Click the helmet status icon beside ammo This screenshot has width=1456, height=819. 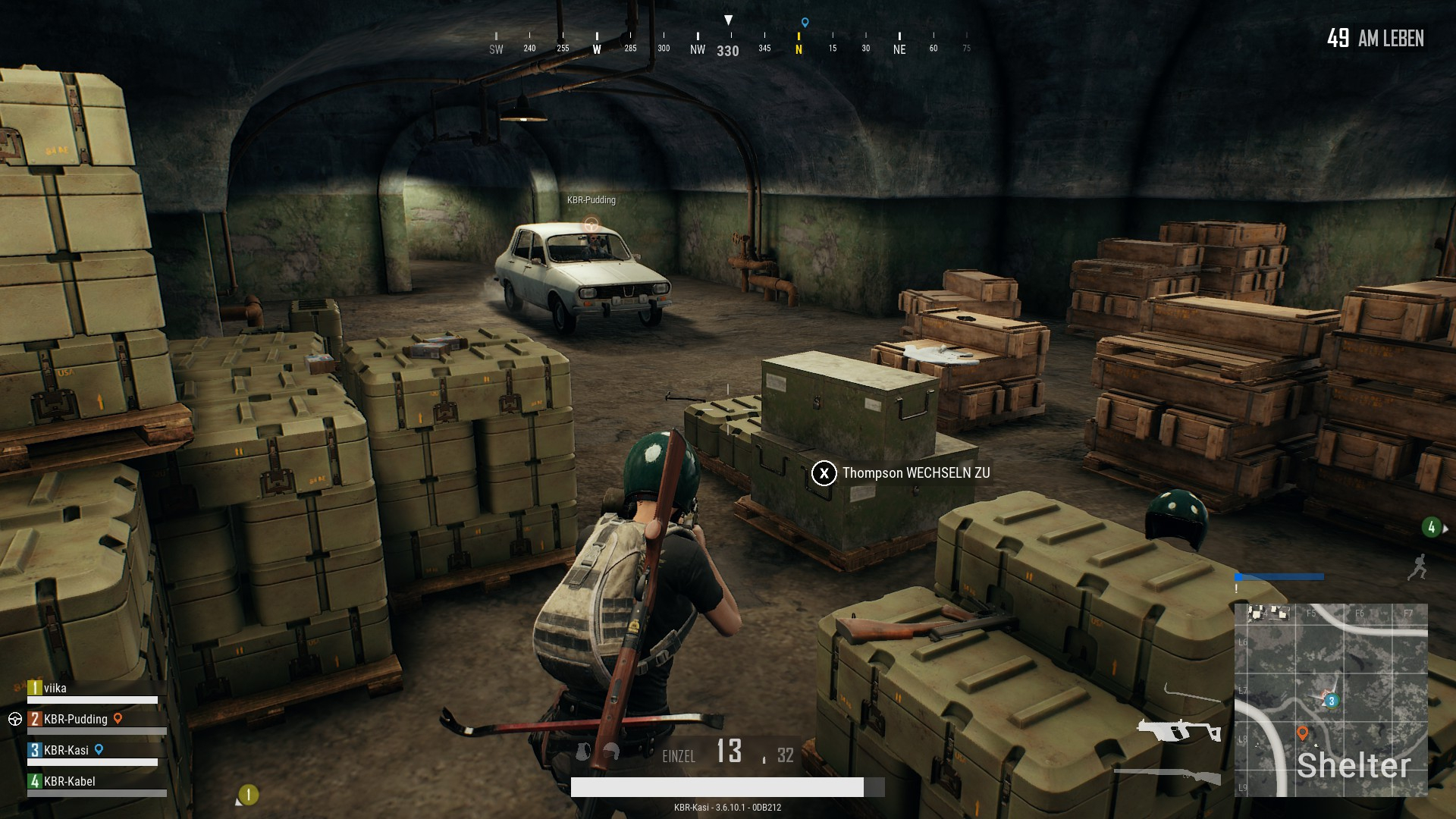tap(611, 751)
